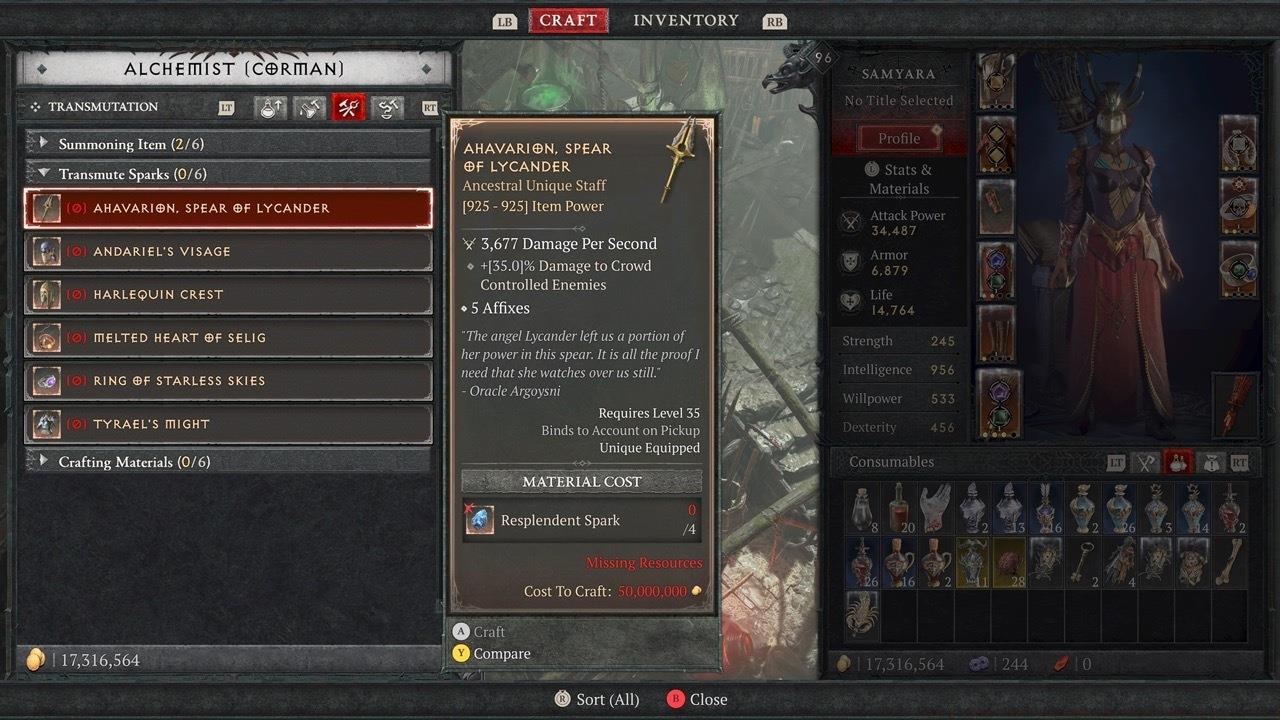
Task: Choose Ring of Starless Skies recipe
Action: (228, 381)
